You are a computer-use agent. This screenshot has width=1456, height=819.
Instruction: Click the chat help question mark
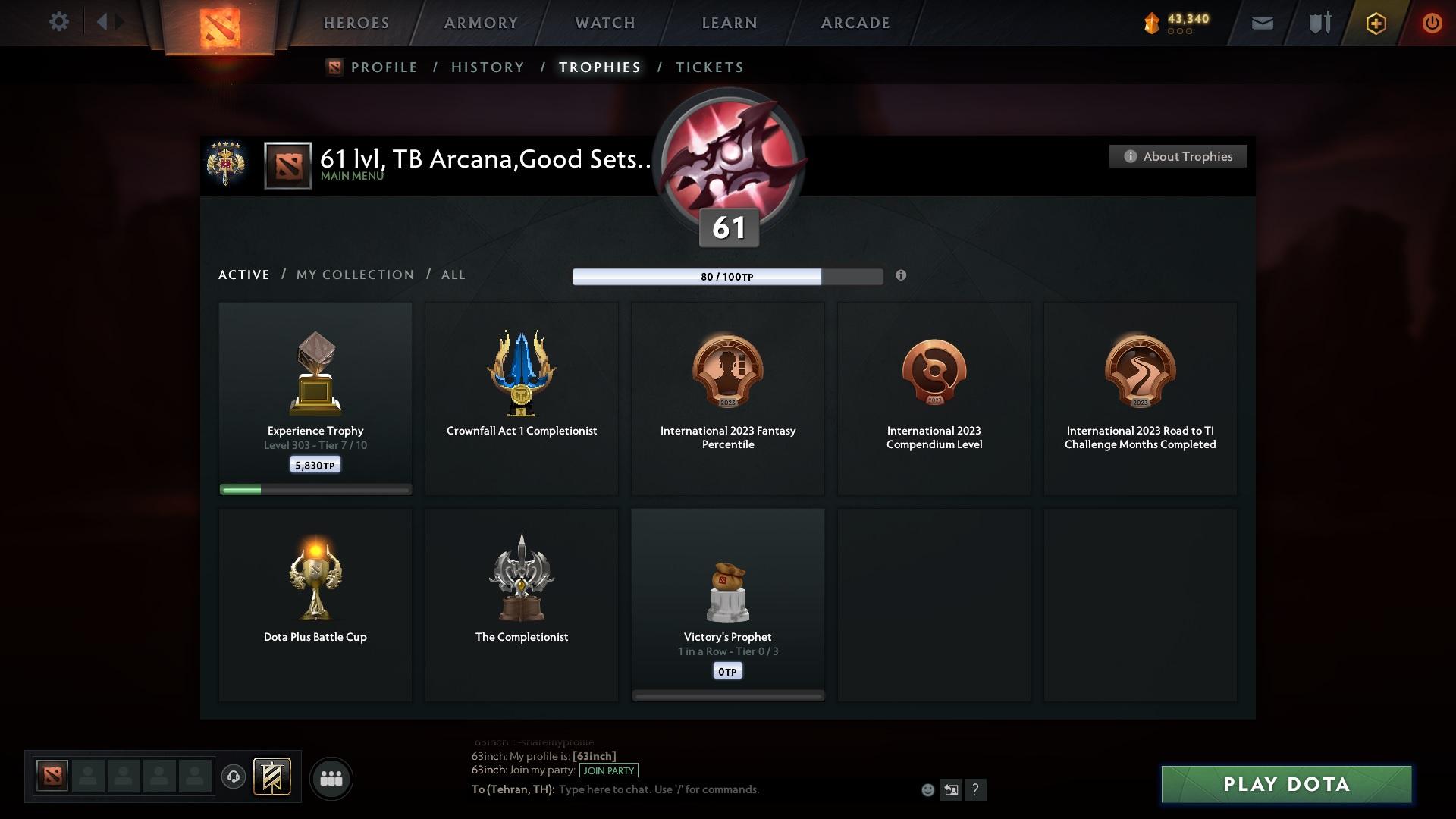point(976,789)
